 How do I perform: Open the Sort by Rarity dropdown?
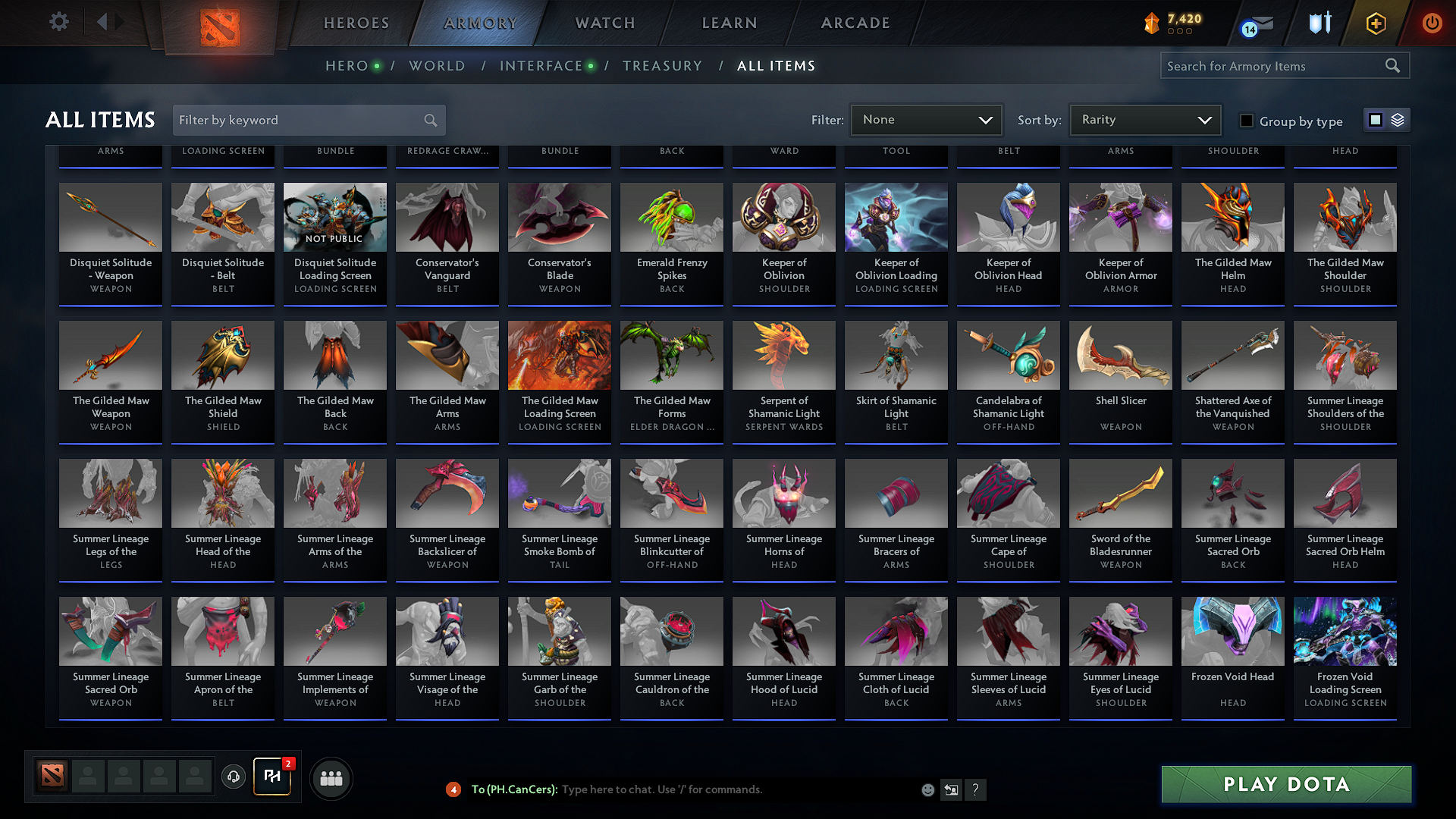coord(1144,119)
